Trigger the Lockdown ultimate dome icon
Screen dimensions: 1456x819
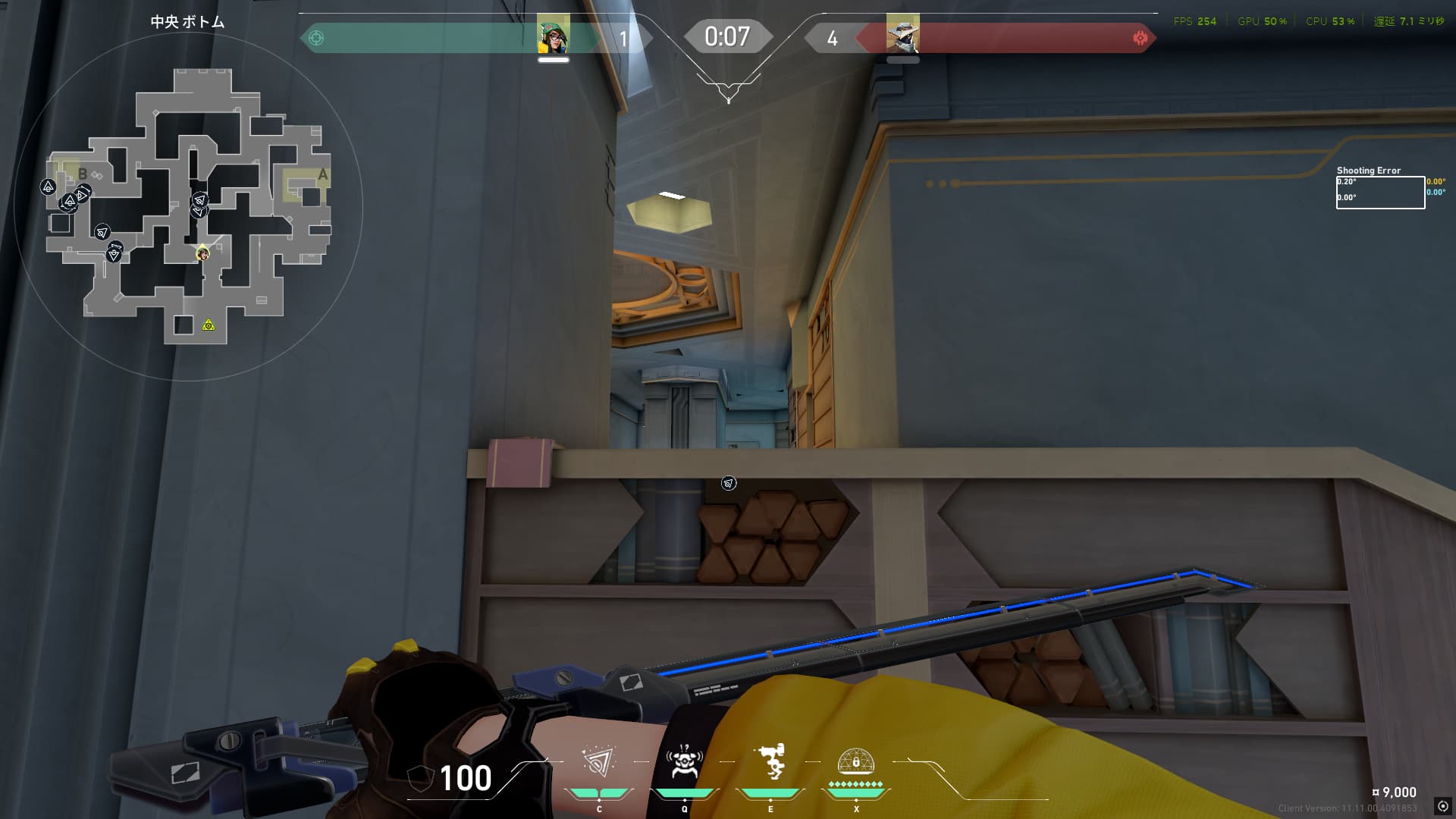856,762
